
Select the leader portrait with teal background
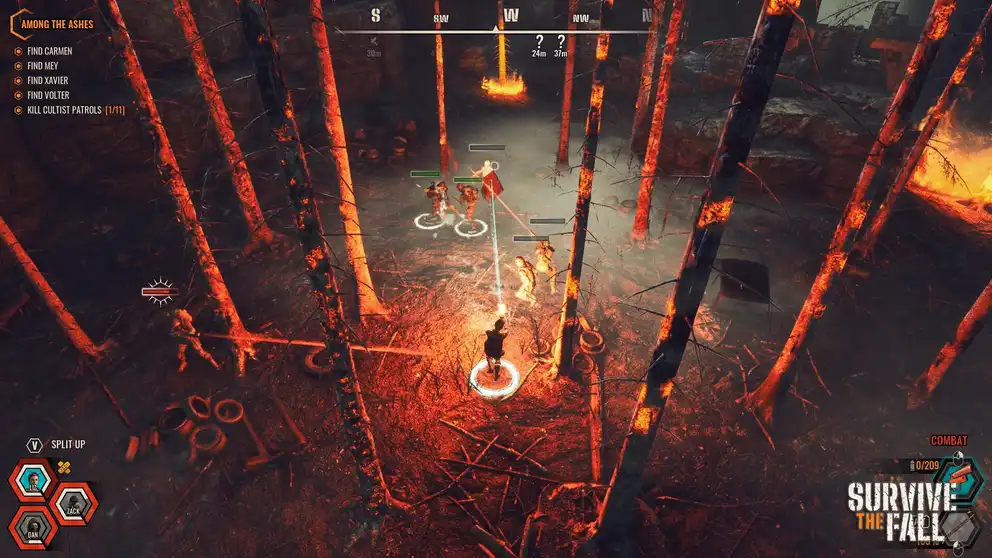click(x=35, y=481)
